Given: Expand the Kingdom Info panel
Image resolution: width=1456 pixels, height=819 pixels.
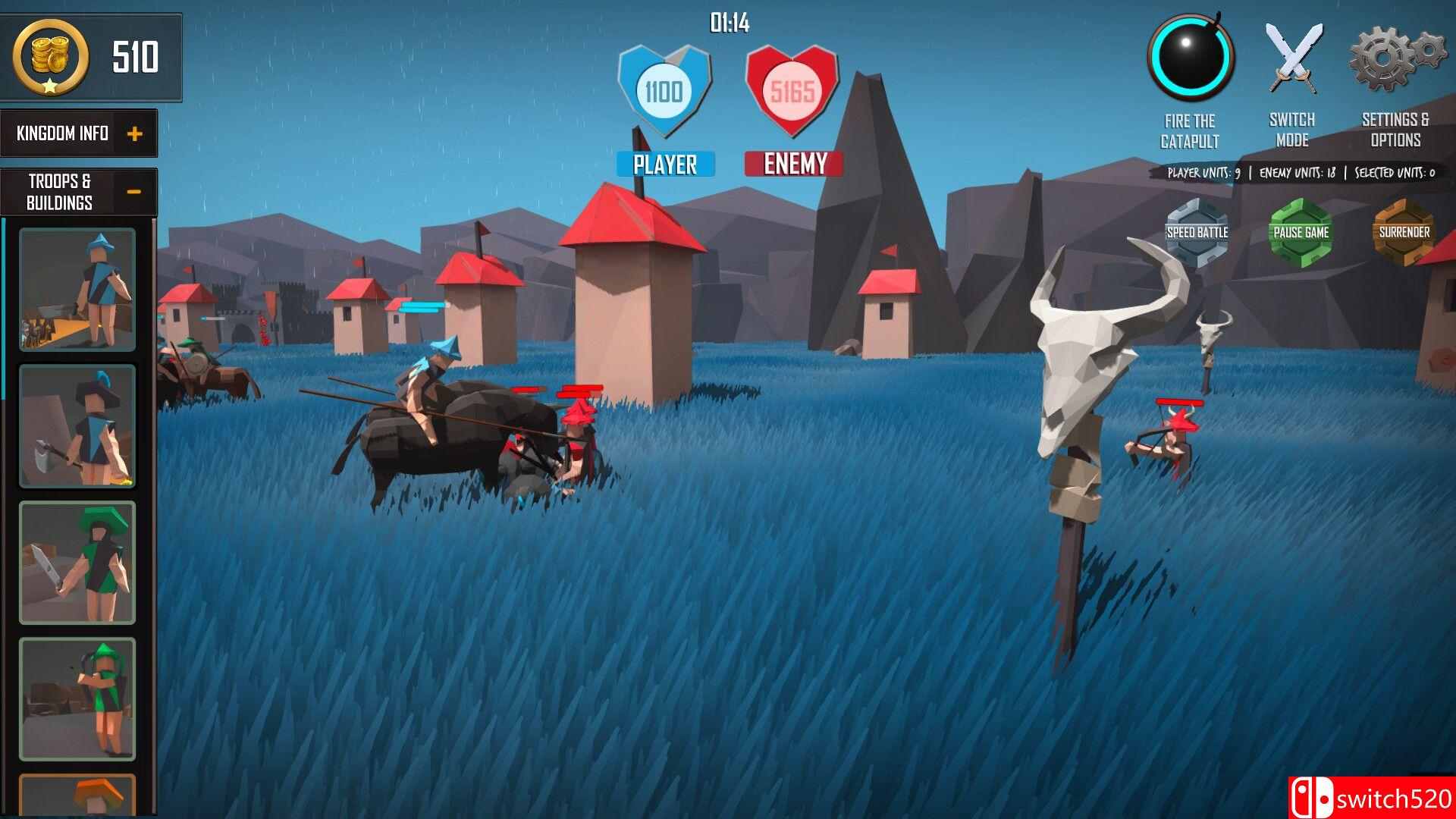Looking at the screenshot, I should tap(135, 133).
